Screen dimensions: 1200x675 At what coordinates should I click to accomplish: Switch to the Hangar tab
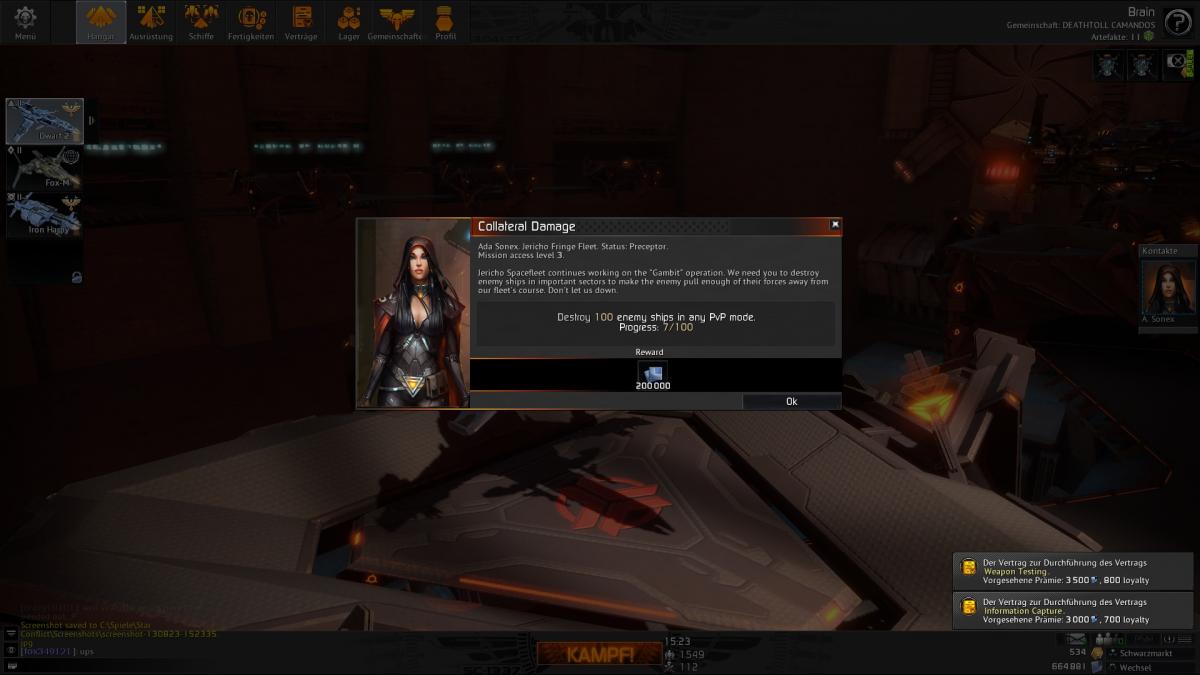(x=101, y=22)
